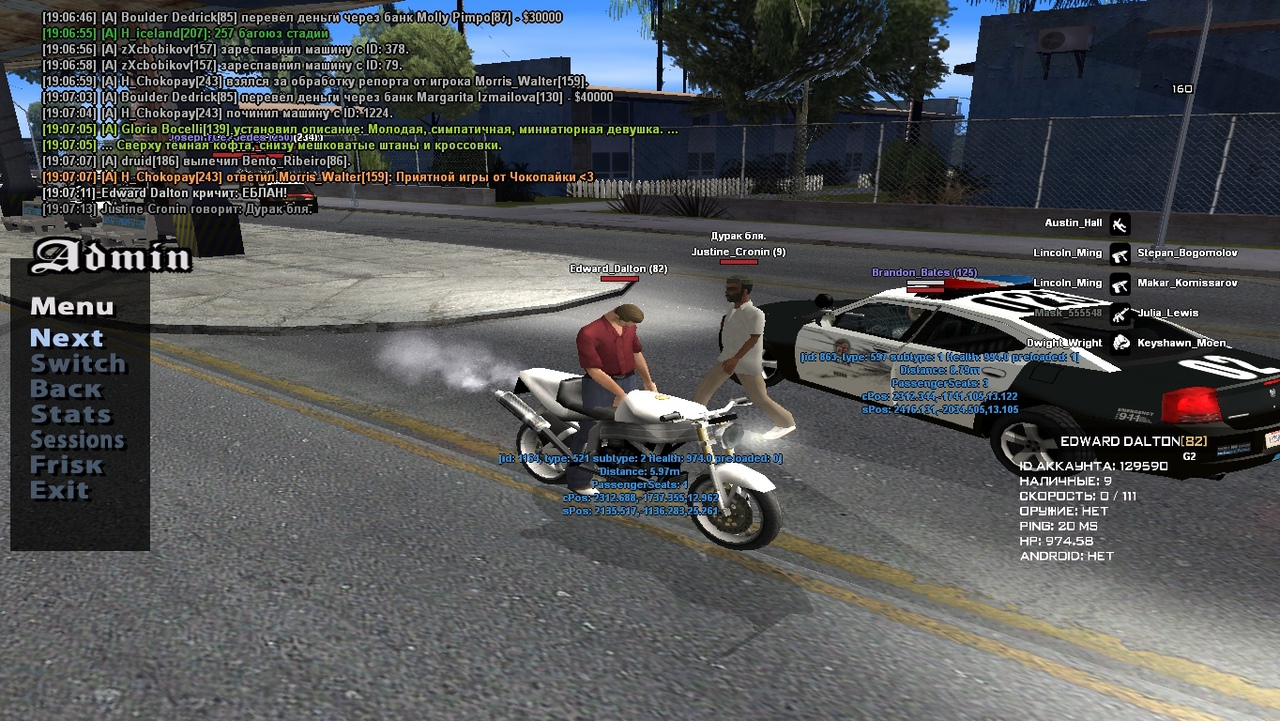This screenshot has width=1280, height=721.
Task: Go Back in the Admin menu
Action: 66,389
